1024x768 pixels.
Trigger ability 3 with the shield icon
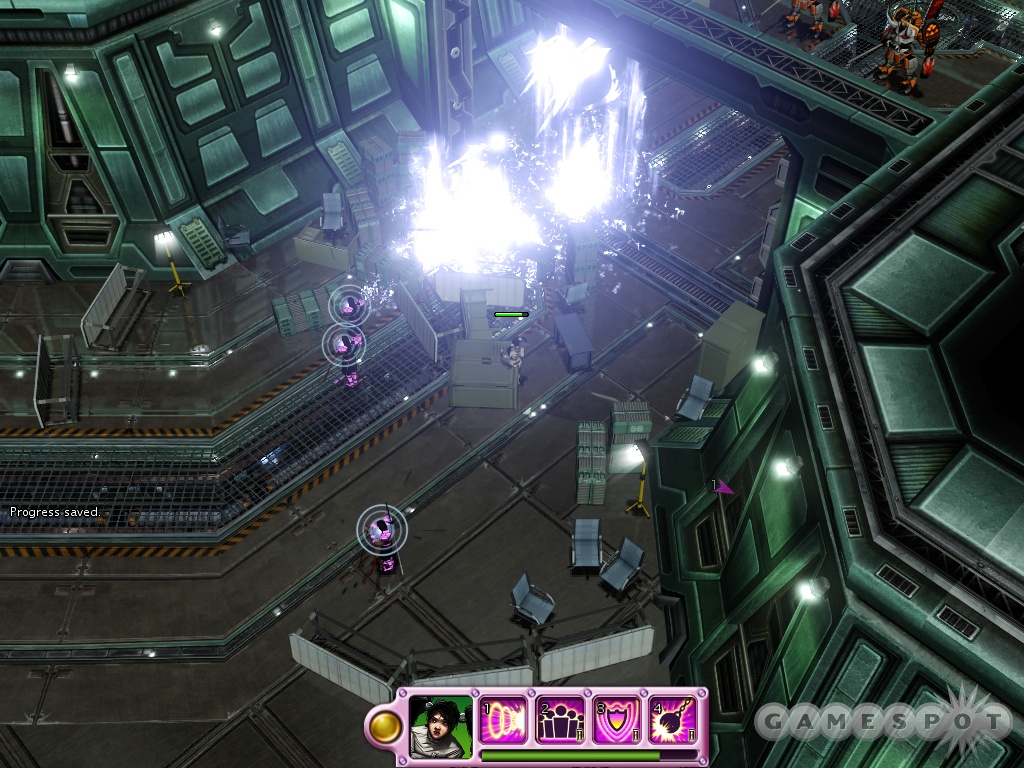pos(617,720)
